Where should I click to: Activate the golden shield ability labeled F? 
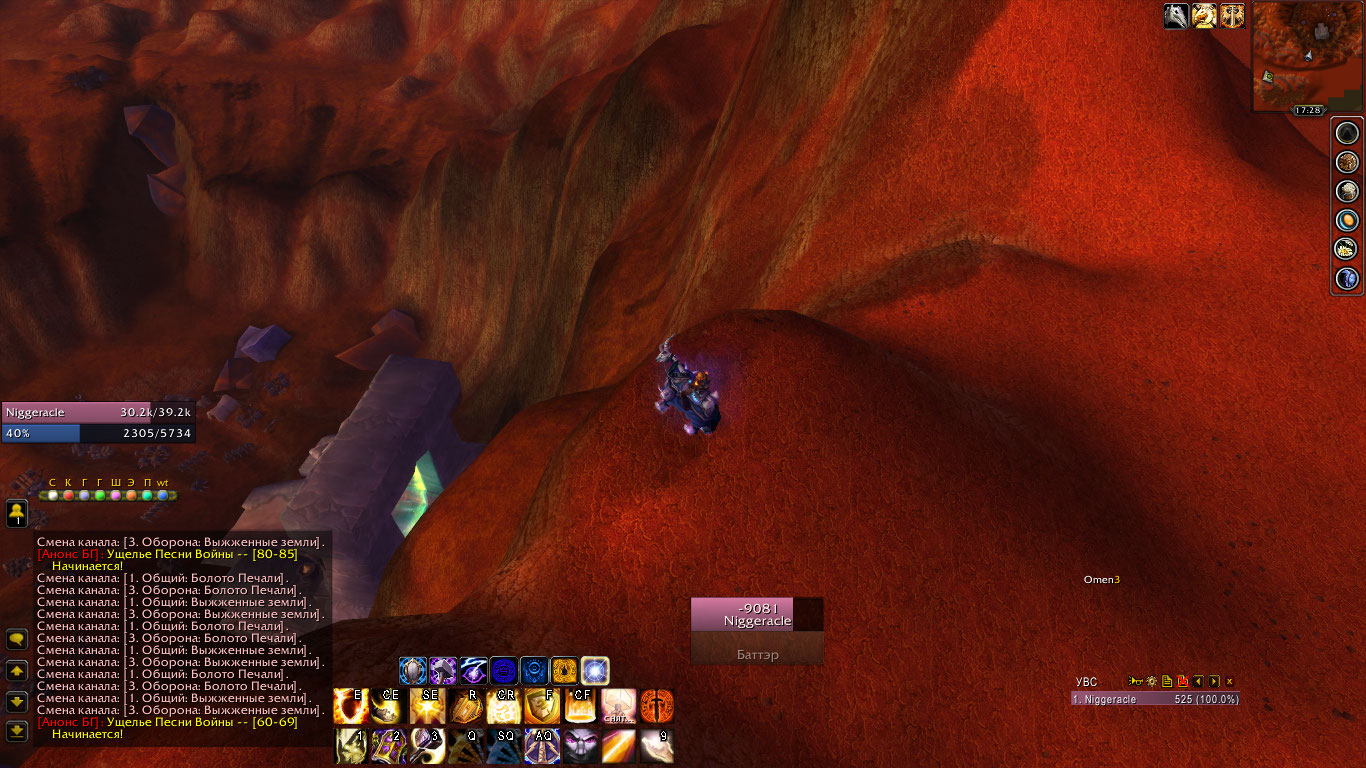coord(542,706)
